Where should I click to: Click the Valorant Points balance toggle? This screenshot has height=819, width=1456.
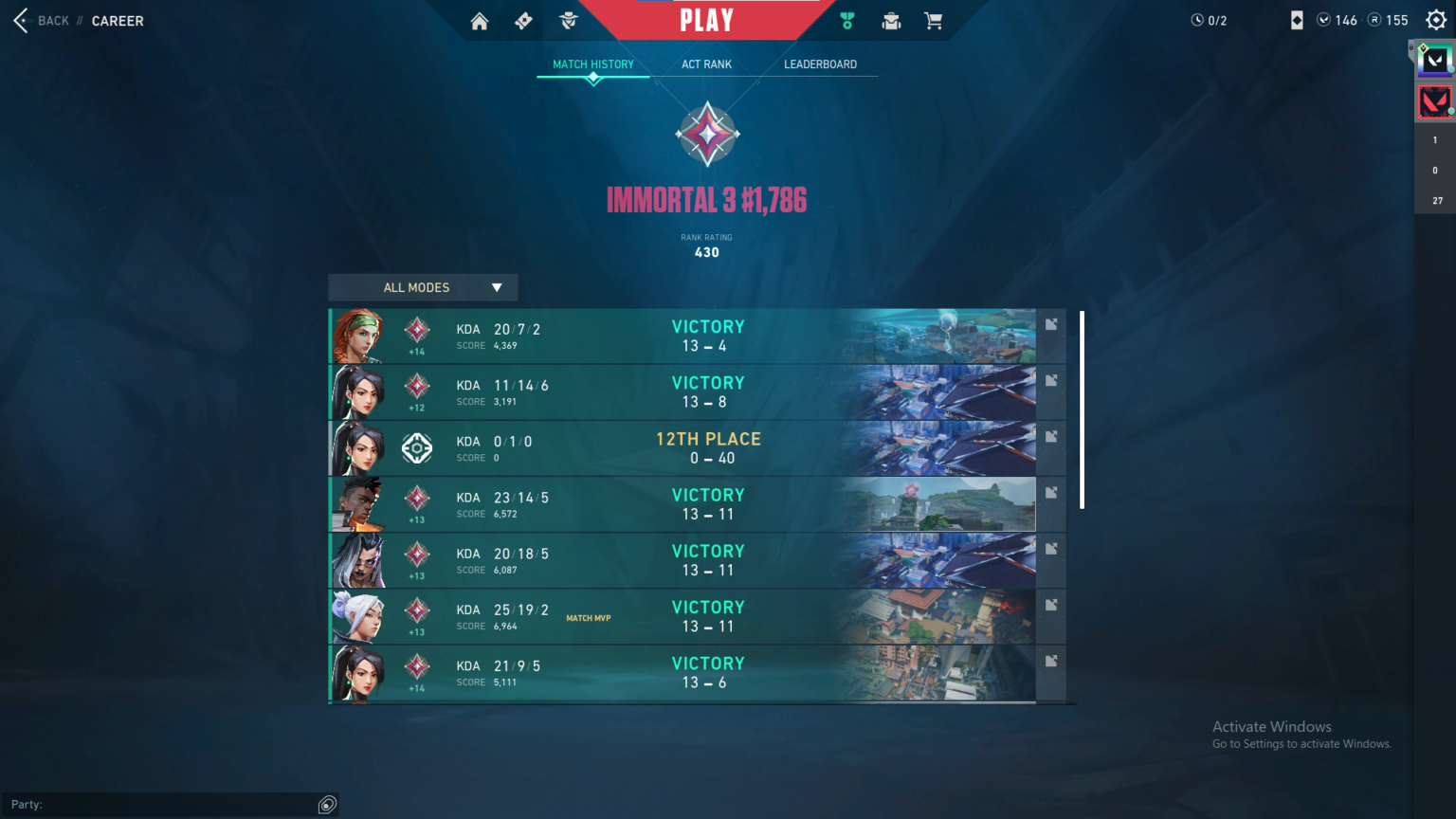(x=1338, y=20)
